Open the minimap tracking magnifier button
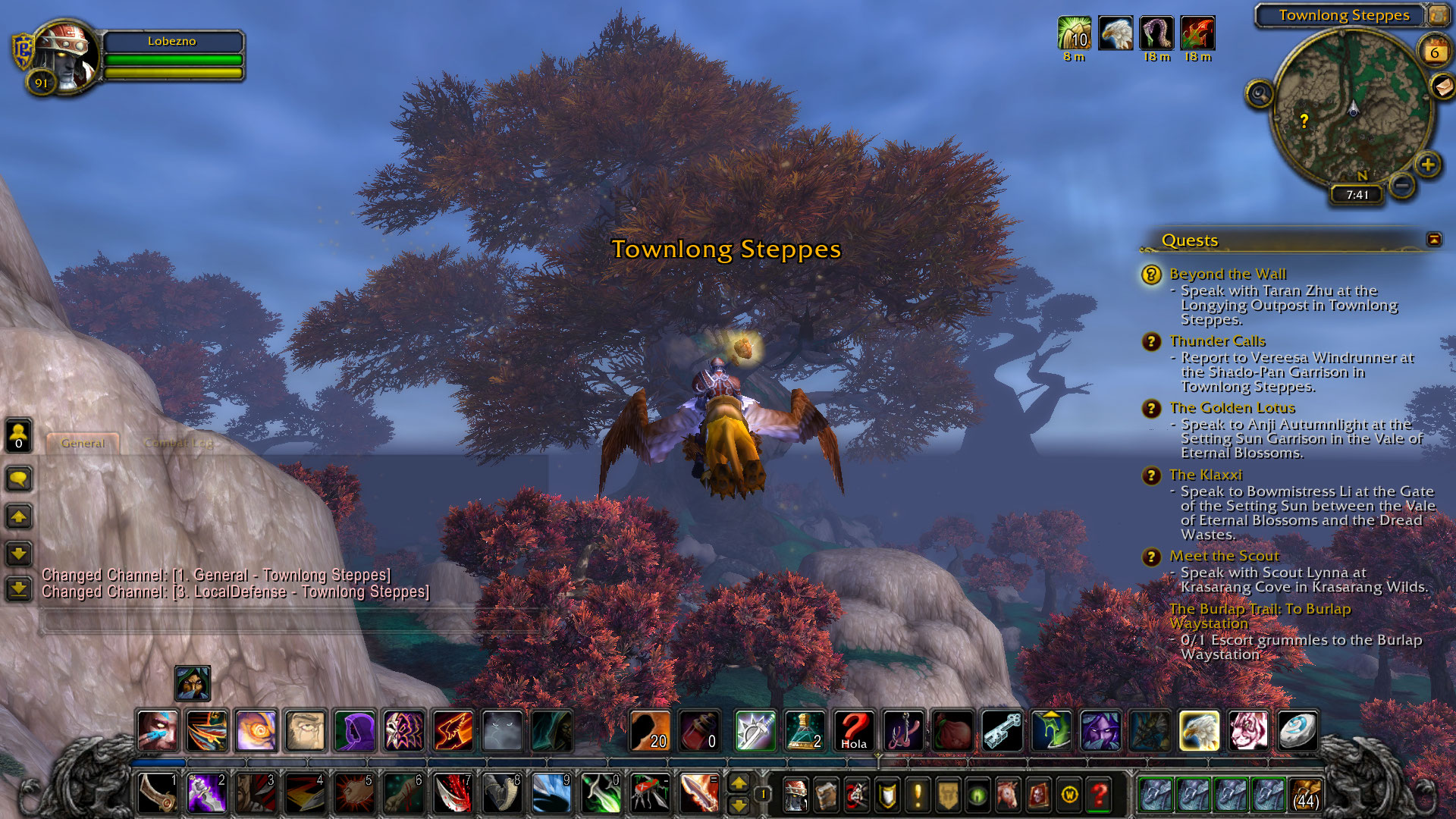The height and width of the screenshot is (819, 1456). (x=1260, y=94)
